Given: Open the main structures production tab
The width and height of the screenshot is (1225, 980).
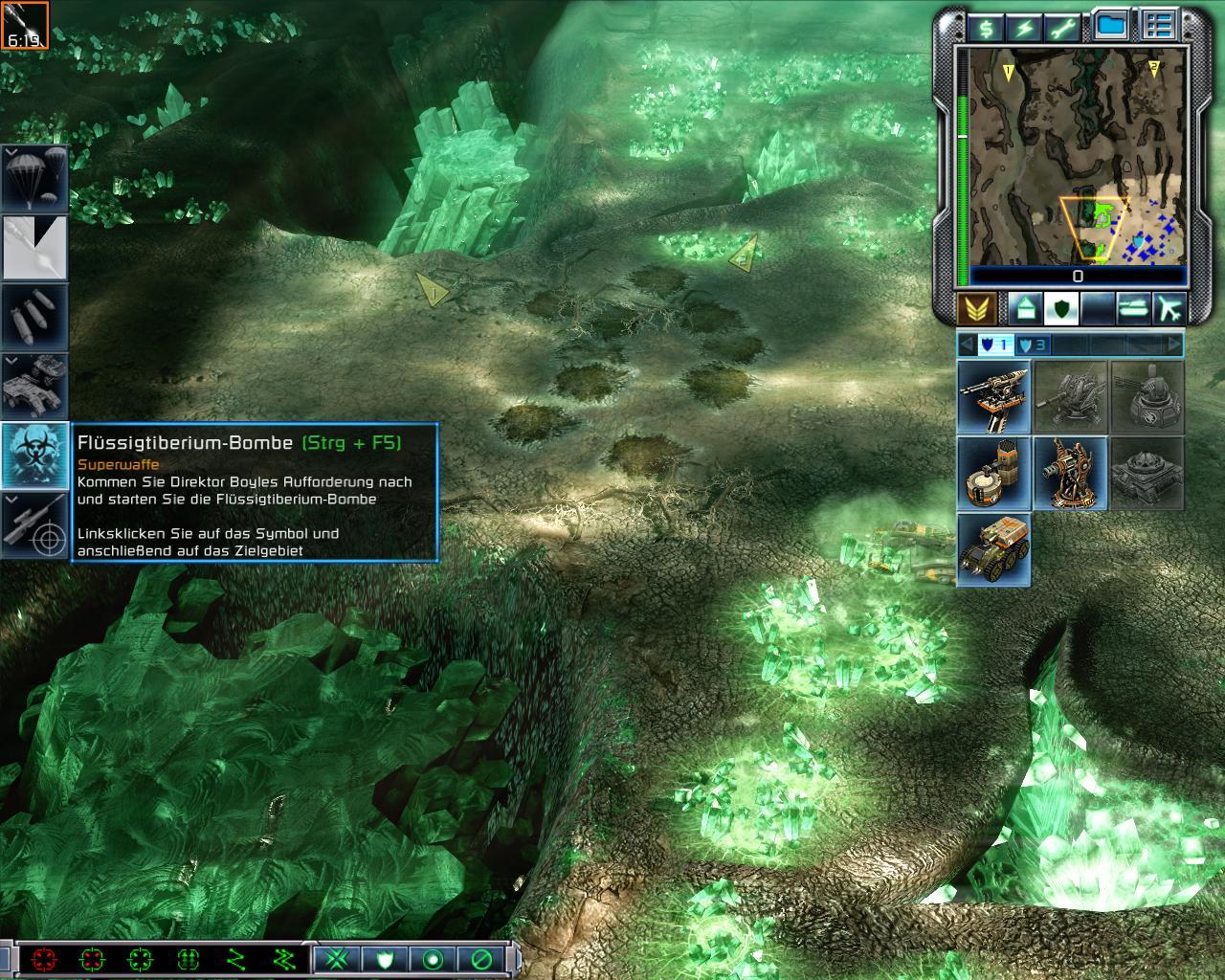Looking at the screenshot, I should (x=1024, y=308).
